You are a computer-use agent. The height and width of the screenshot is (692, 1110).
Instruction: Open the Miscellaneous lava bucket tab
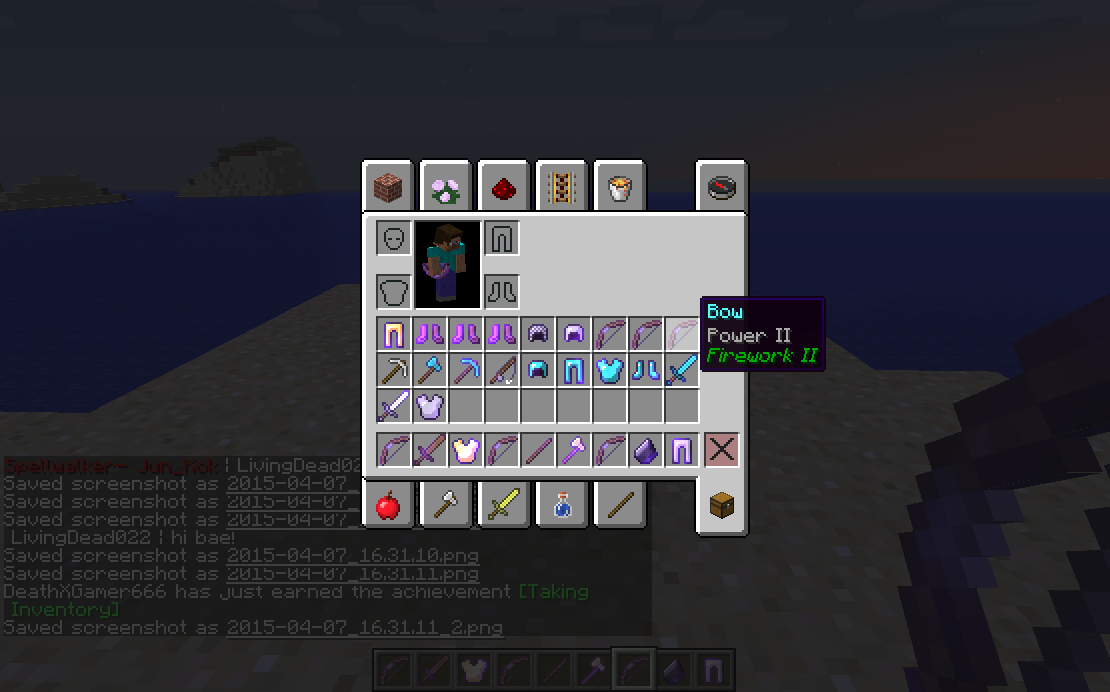[x=619, y=186]
